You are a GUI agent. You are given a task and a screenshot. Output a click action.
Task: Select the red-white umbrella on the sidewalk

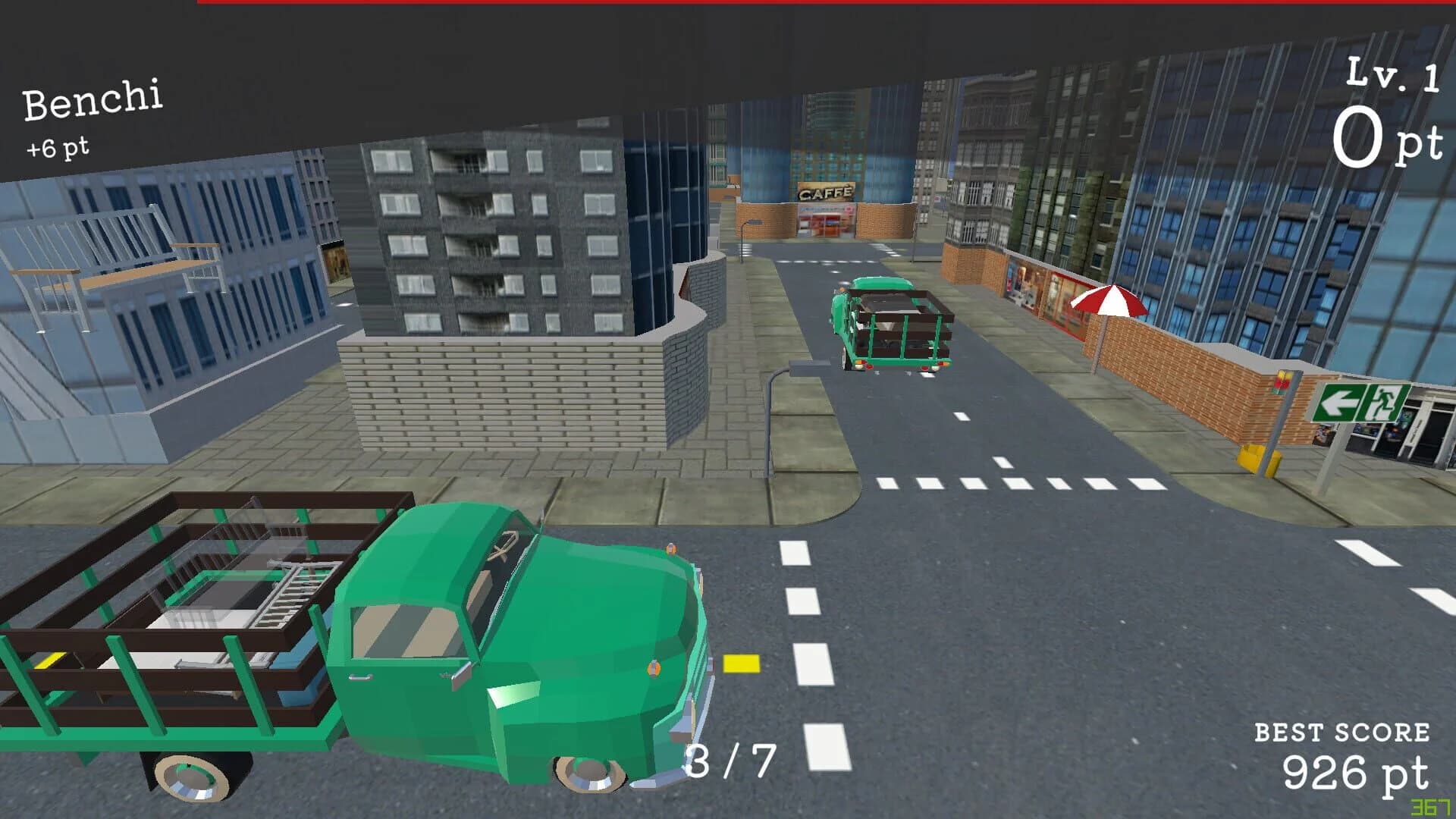1109,303
